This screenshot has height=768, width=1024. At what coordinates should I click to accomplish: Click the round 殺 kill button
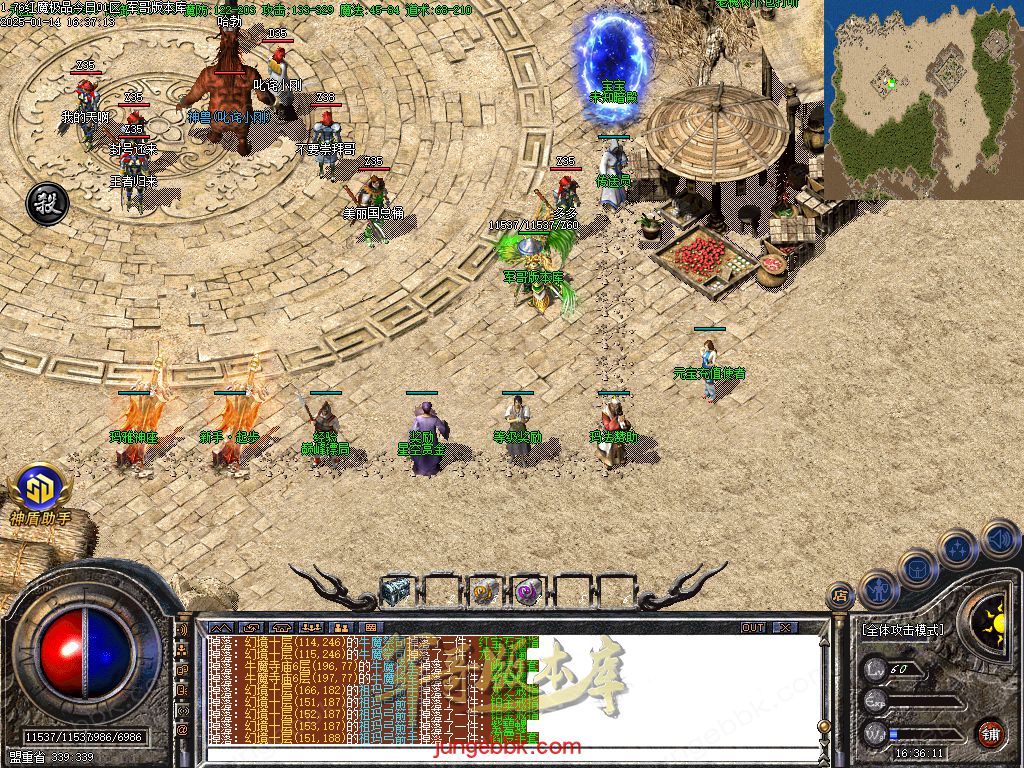click(46, 202)
